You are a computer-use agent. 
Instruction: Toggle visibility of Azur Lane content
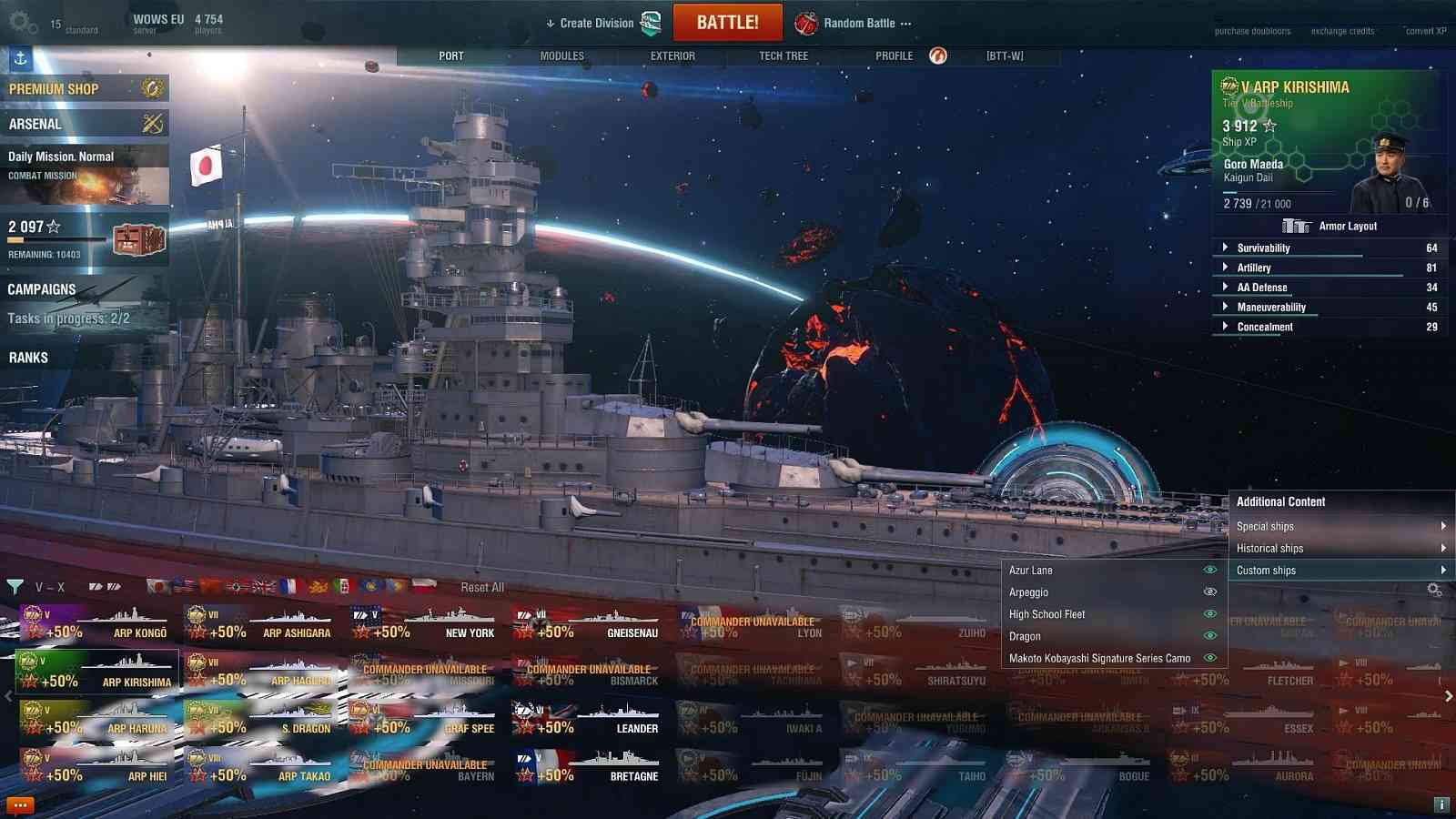[1209, 570]
